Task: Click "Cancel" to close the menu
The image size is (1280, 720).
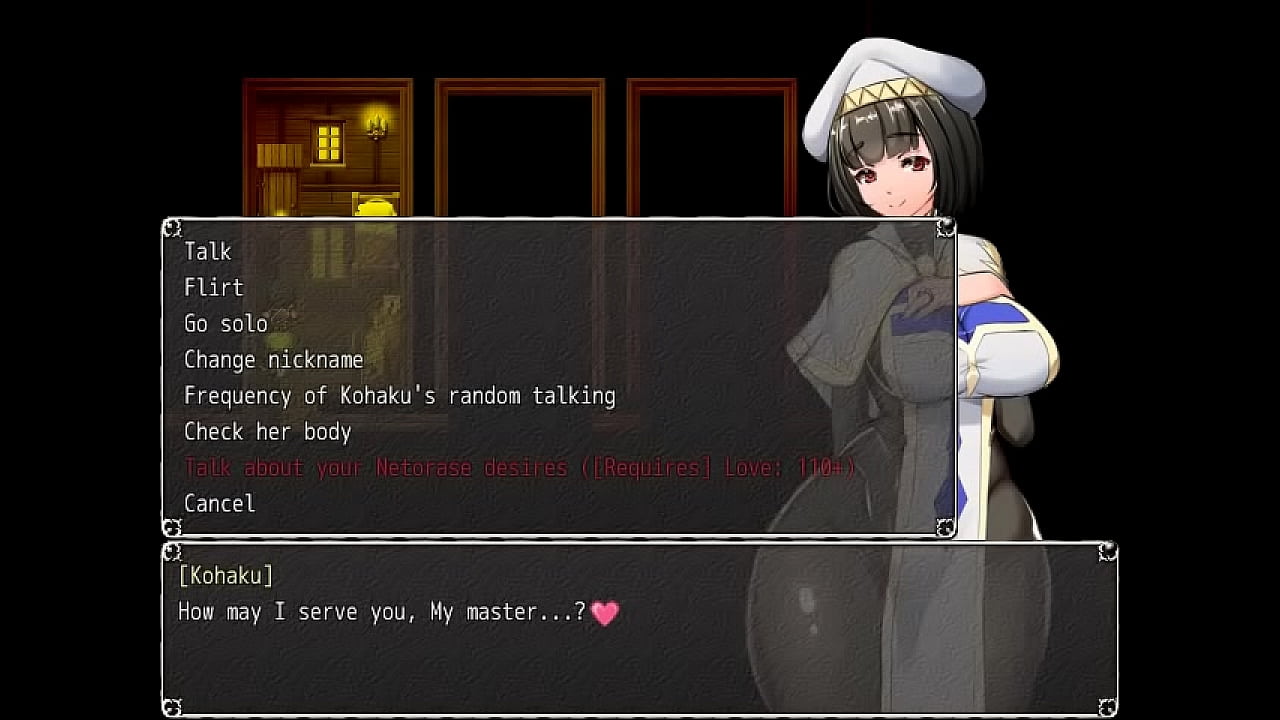Action: [219, 503]
